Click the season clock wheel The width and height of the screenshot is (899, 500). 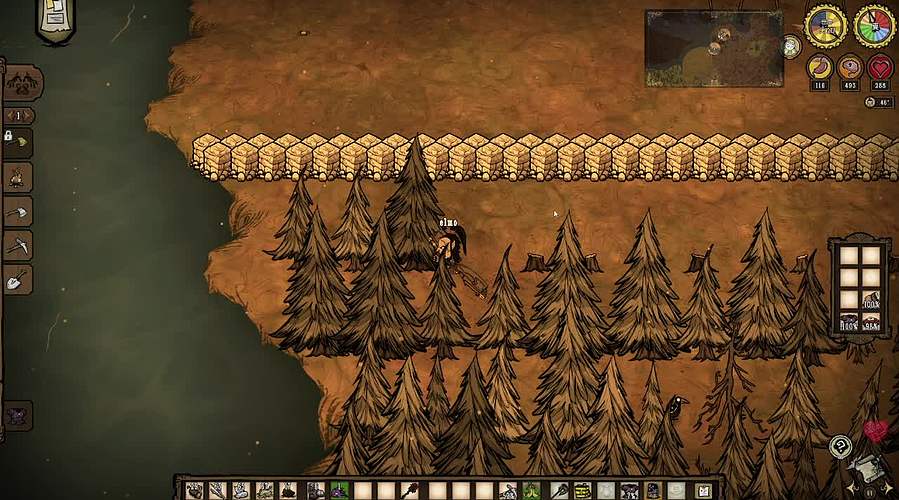(x=875, y=26)
